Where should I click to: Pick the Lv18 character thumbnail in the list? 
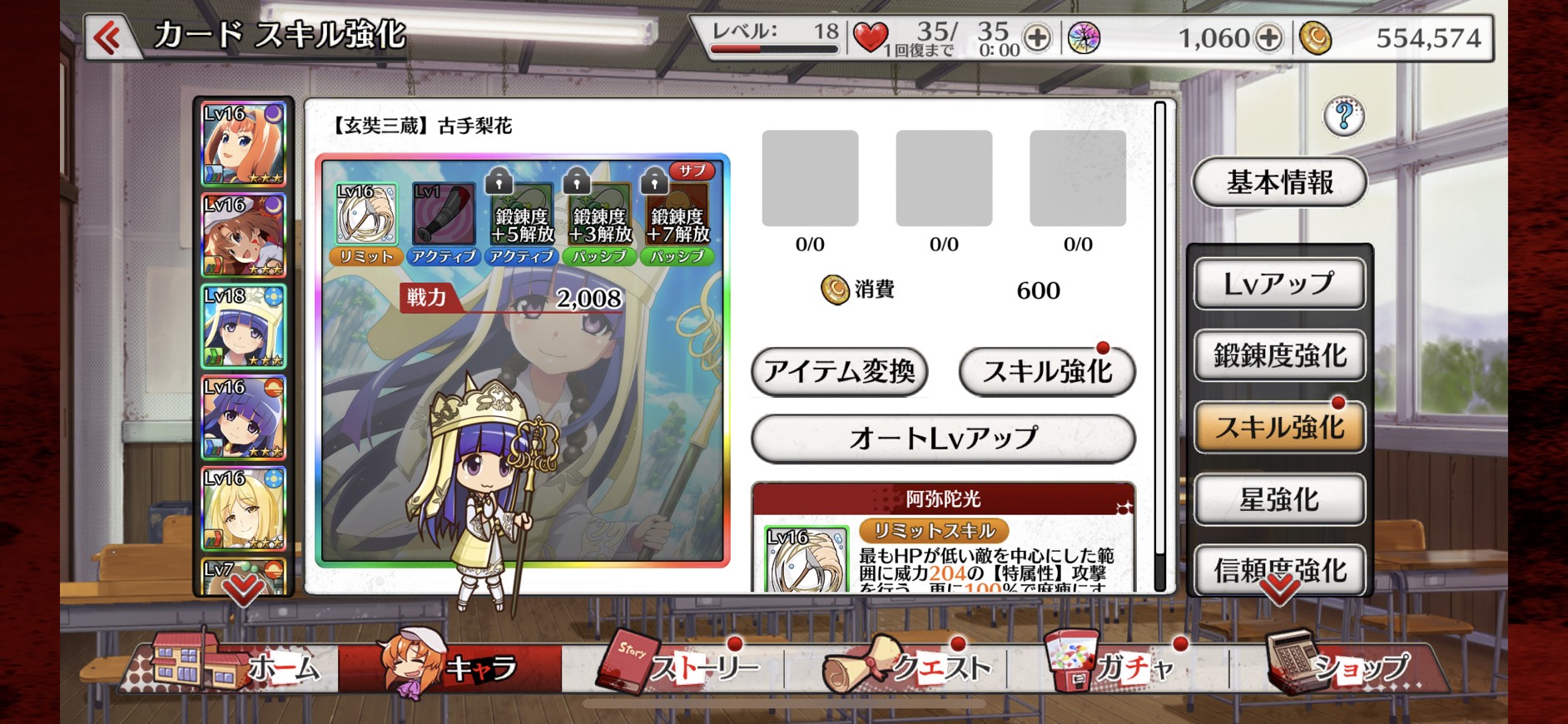tap(243, 326)
